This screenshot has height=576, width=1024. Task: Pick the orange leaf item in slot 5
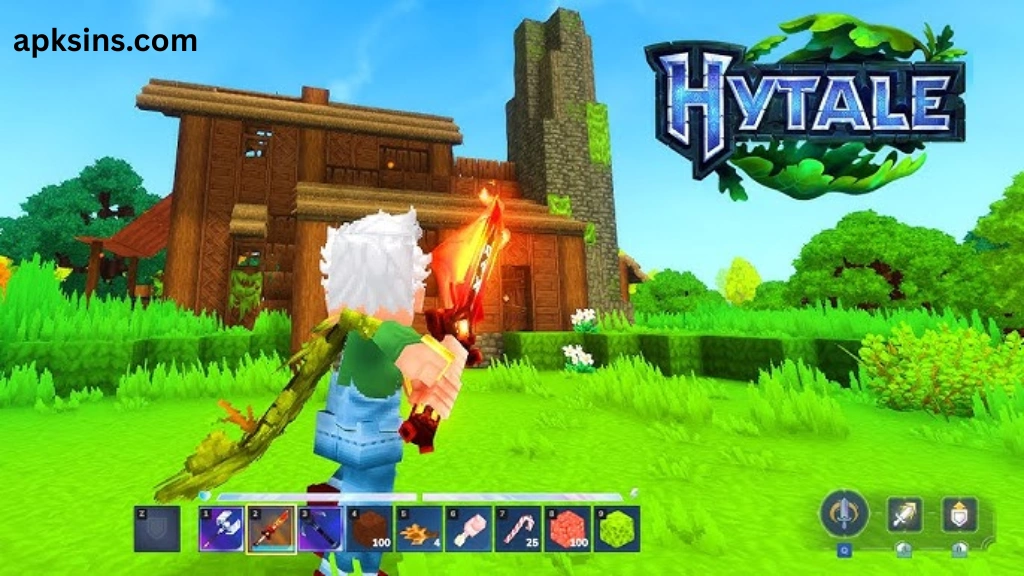tap(419, 529)
